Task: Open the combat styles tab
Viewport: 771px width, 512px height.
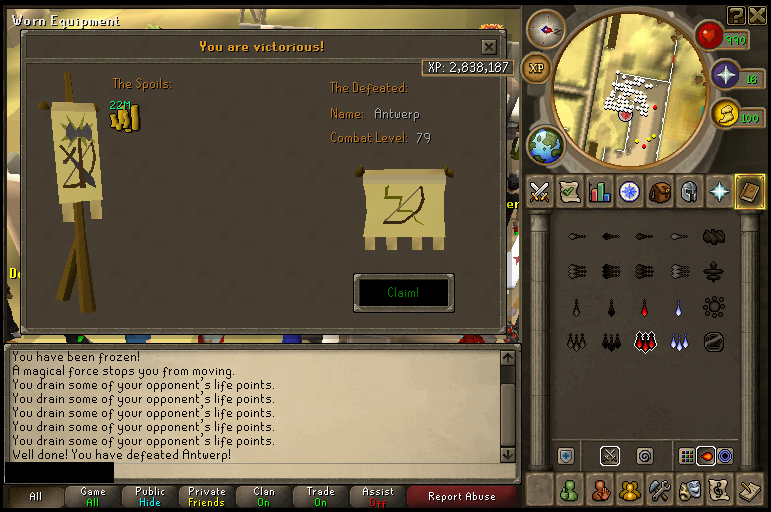Action: pyautogui.click(x=540, y=191)
